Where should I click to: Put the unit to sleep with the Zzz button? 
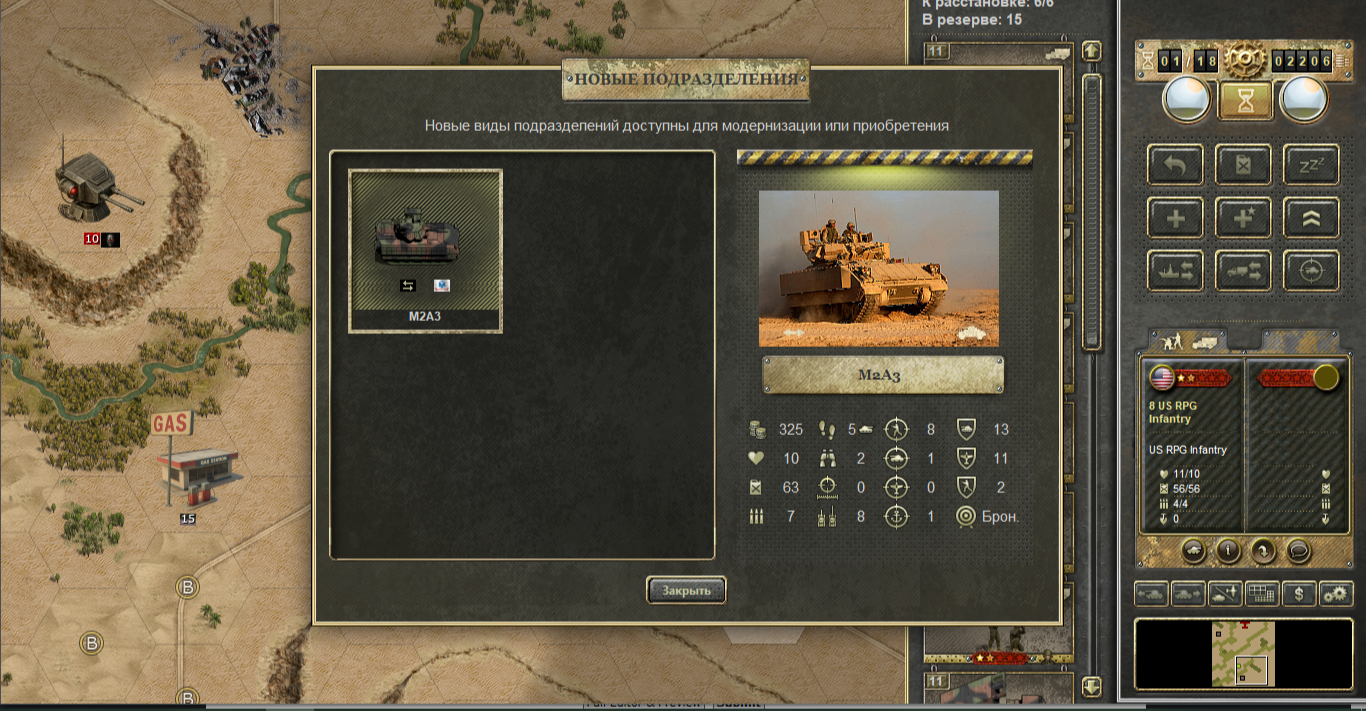1310,165
